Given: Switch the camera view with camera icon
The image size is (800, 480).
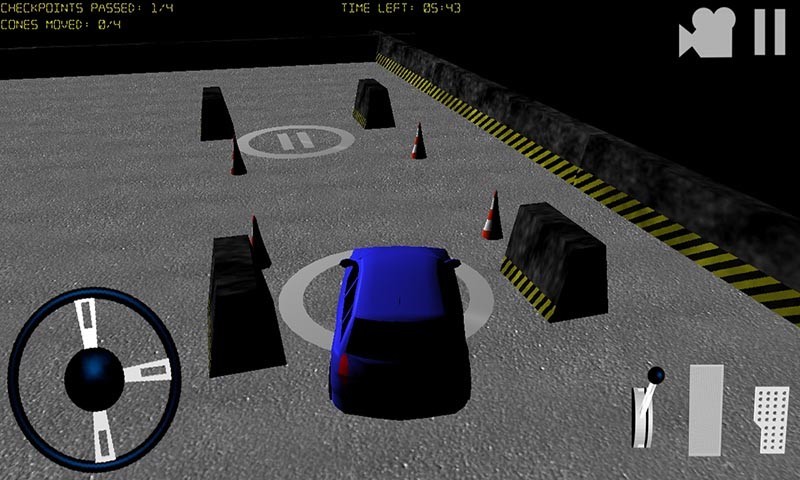Looking at the screenshot, I should [x=707, y=33].
